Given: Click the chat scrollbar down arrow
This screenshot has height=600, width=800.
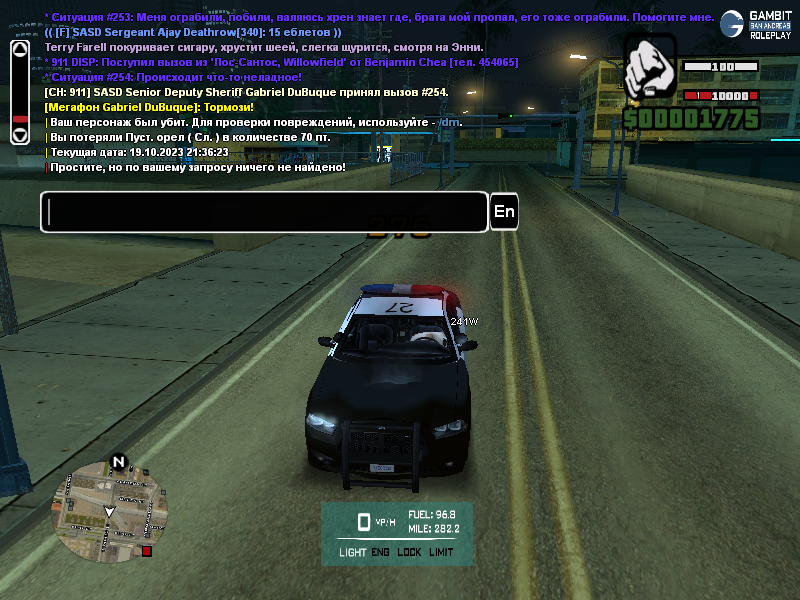Looking at the screenshot, I should pyautogui.click(x=19, y=134).
